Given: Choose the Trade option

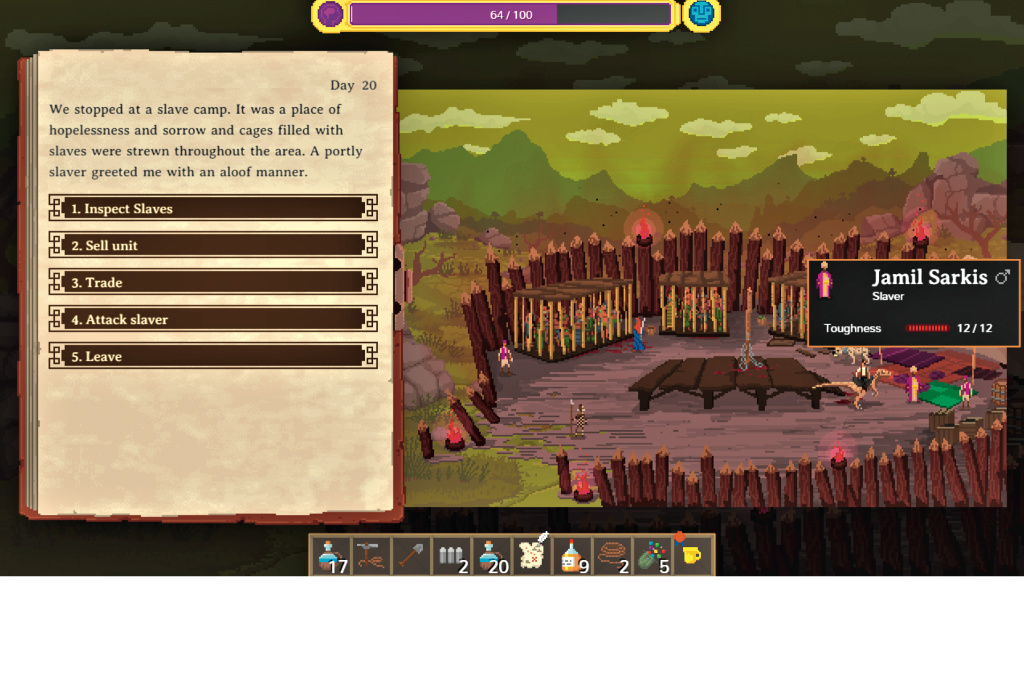Looking at the screenshot, I should [x=212, y=282].
